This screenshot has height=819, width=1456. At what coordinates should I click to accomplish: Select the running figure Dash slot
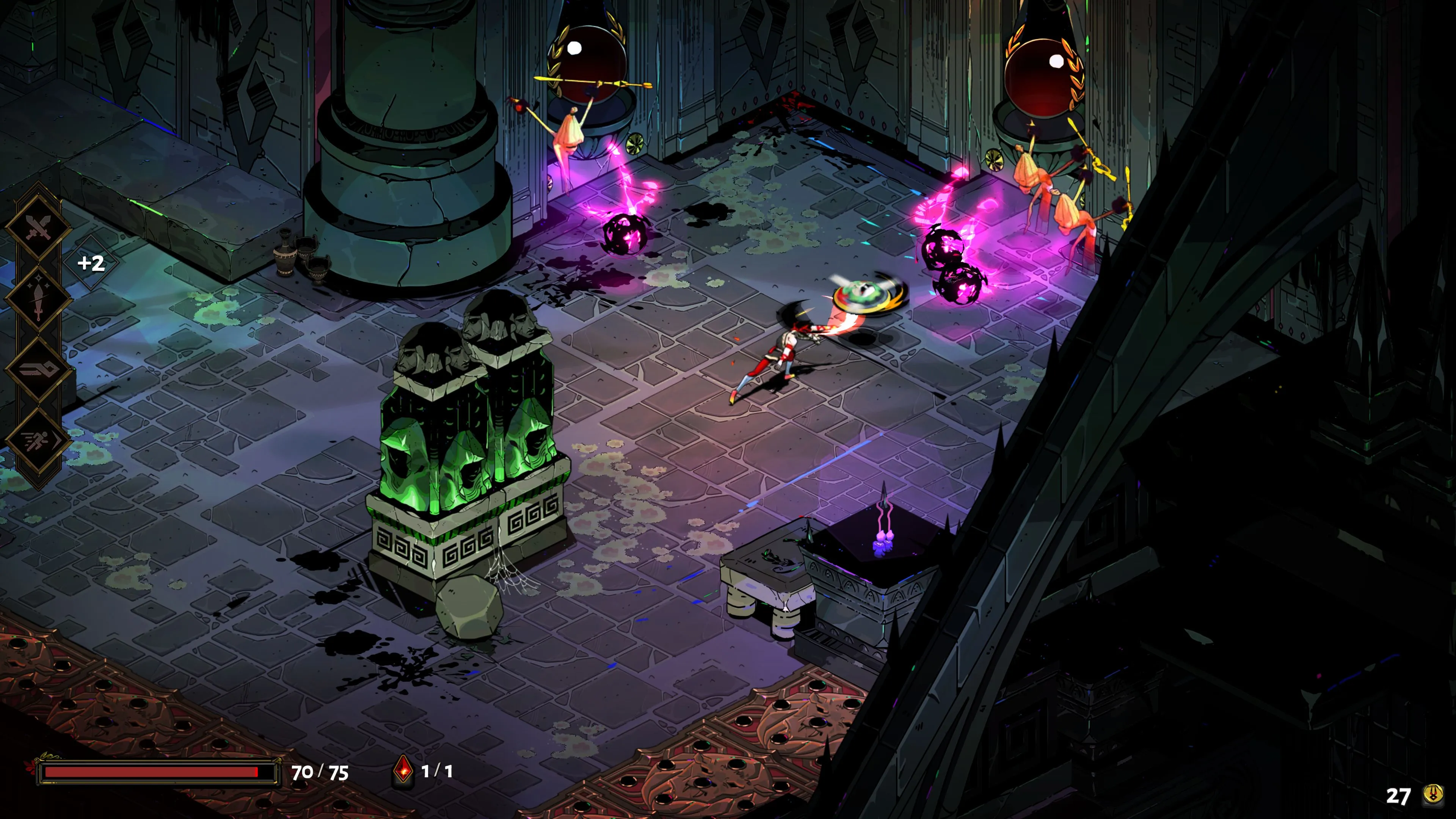[38, 441]
